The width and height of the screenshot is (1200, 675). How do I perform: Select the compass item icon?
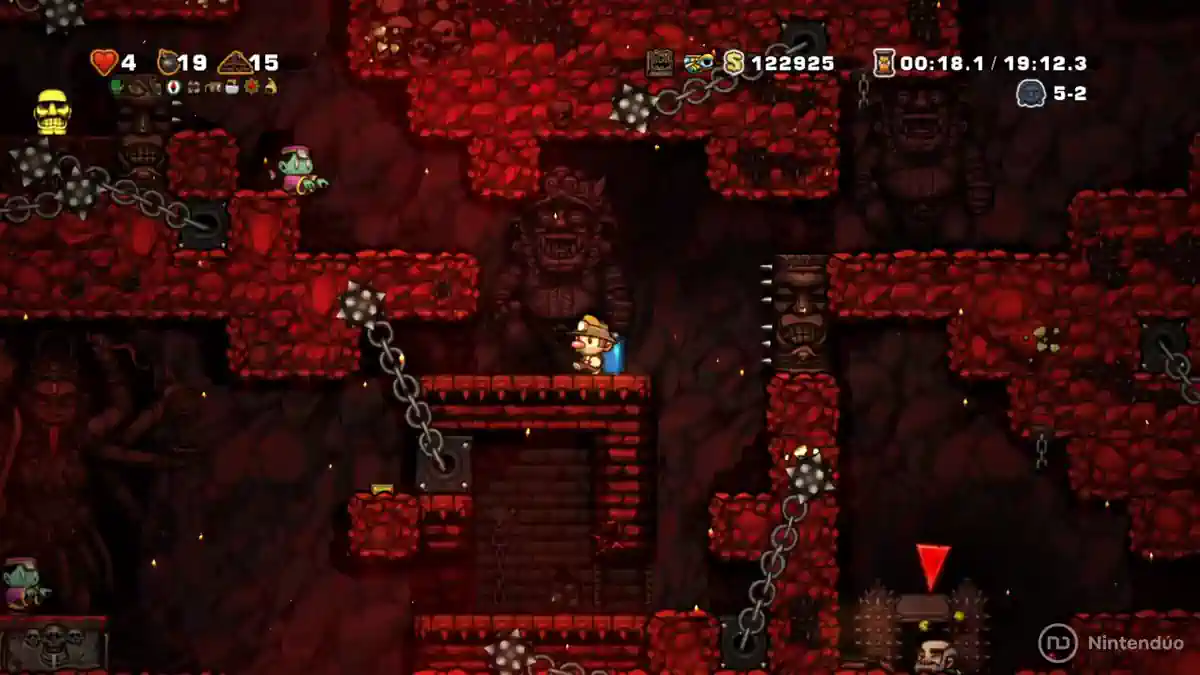tap(173, 87)
